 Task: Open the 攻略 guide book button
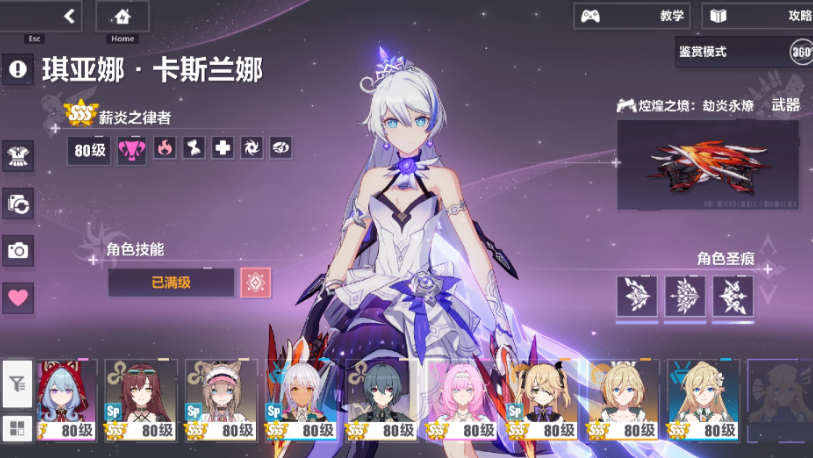(x=757, y=16)
